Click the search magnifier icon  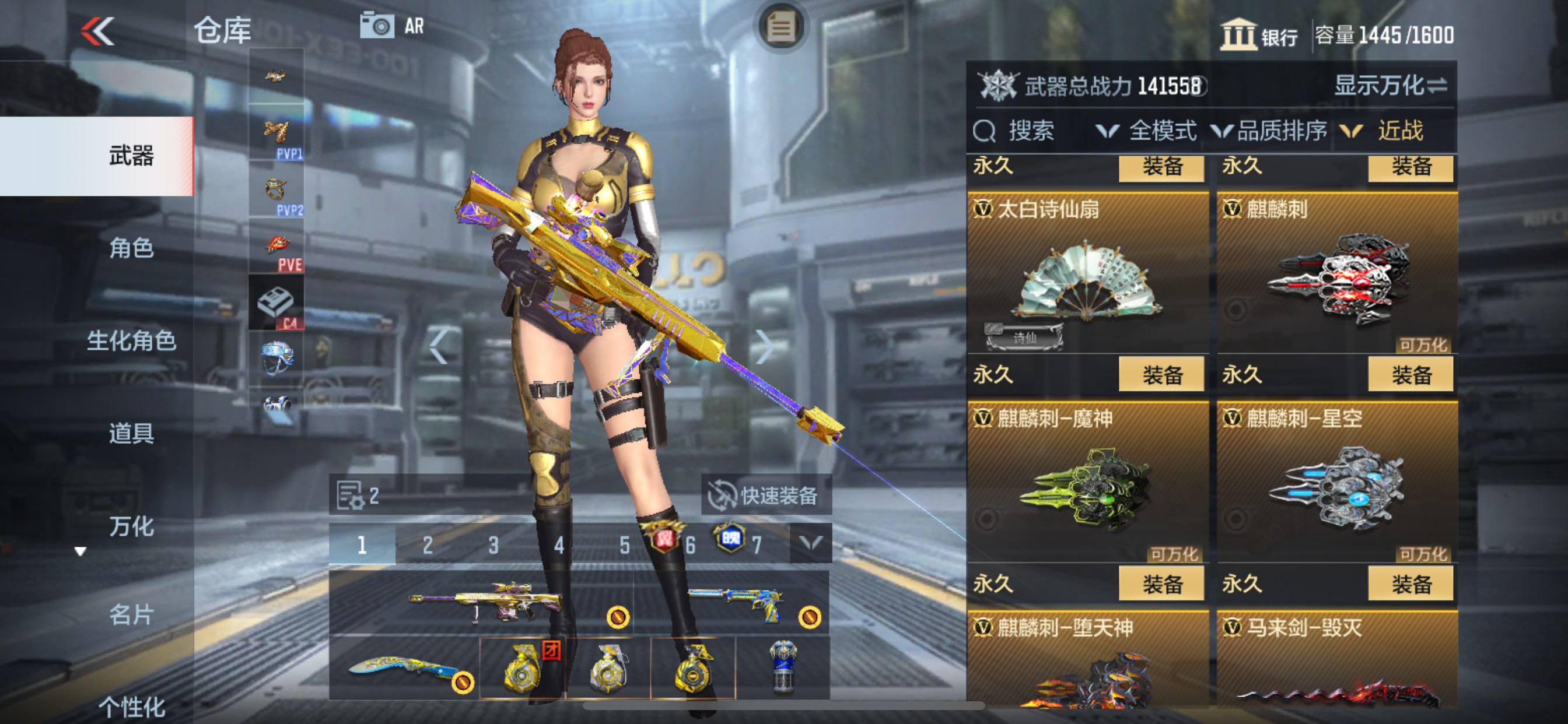pyautogui.click(x=986, y=130)
